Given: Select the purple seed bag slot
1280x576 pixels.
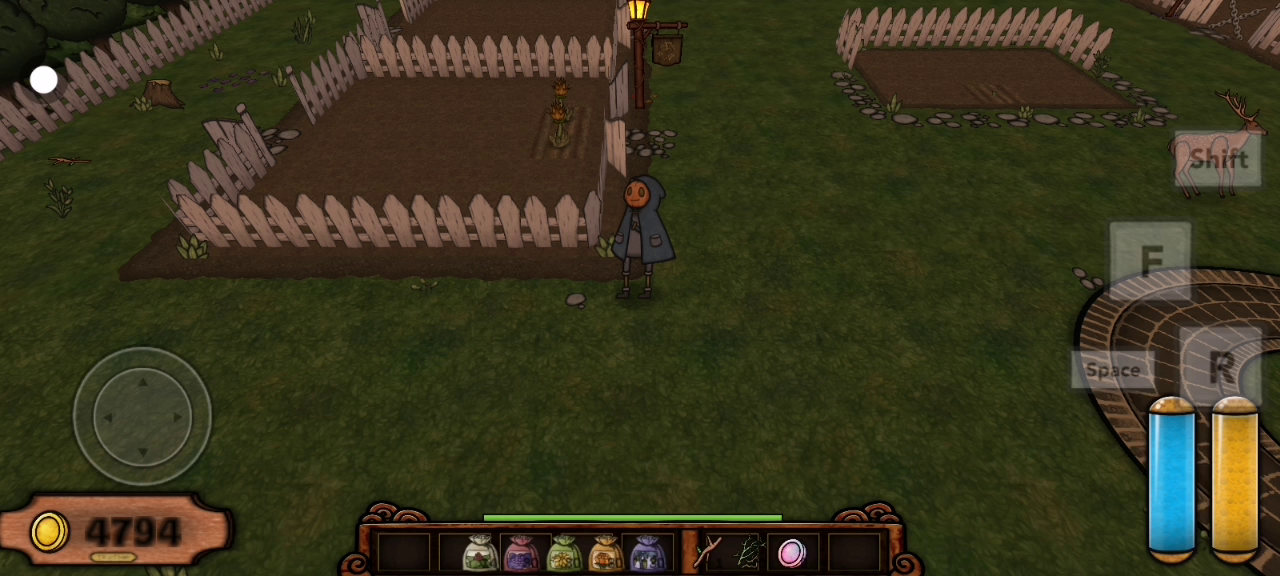Looking at the screenshot, I should pos(648,552).
